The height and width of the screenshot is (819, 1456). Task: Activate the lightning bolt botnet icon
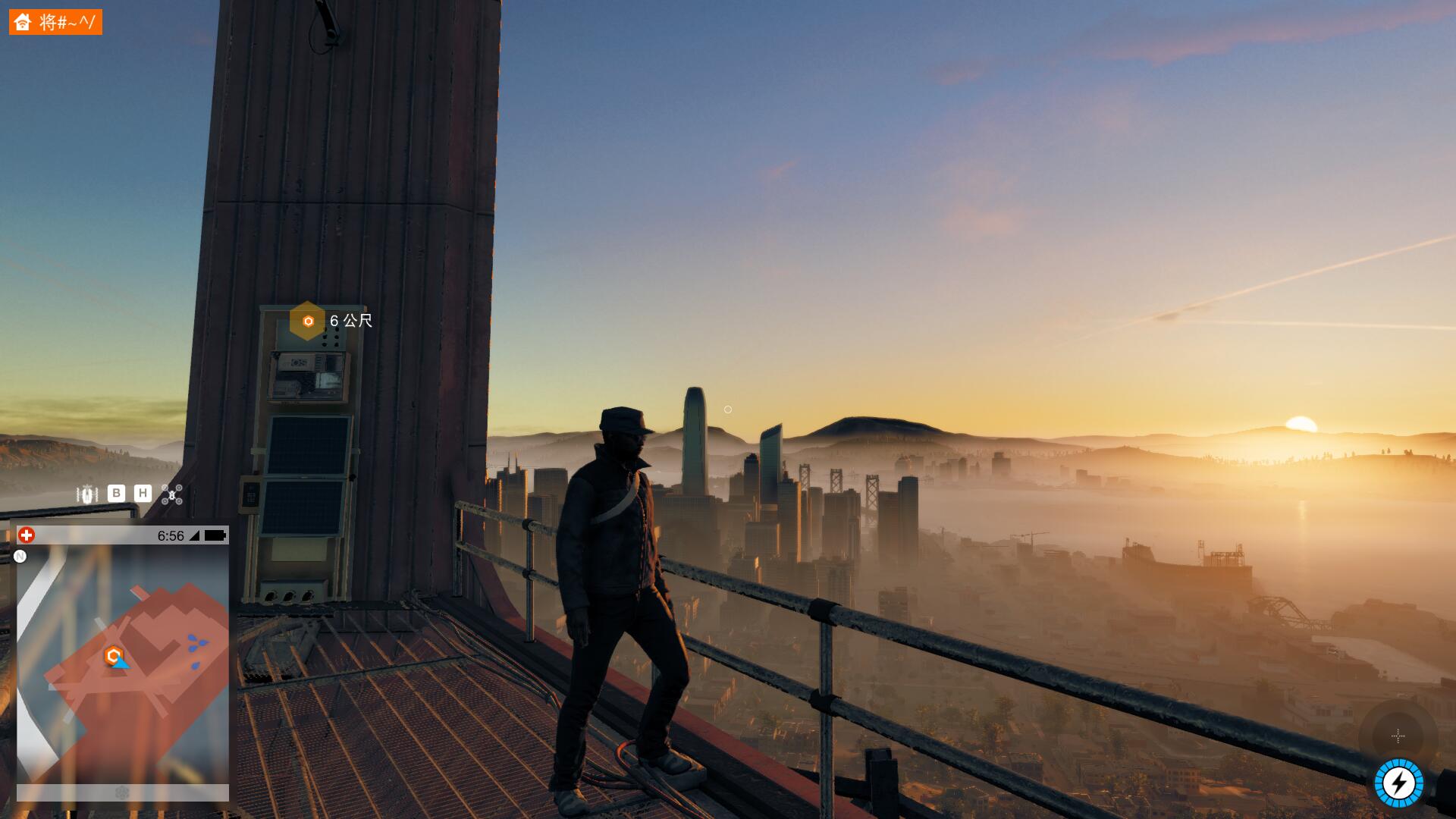pyautogui.click(x=1399, y=783)
